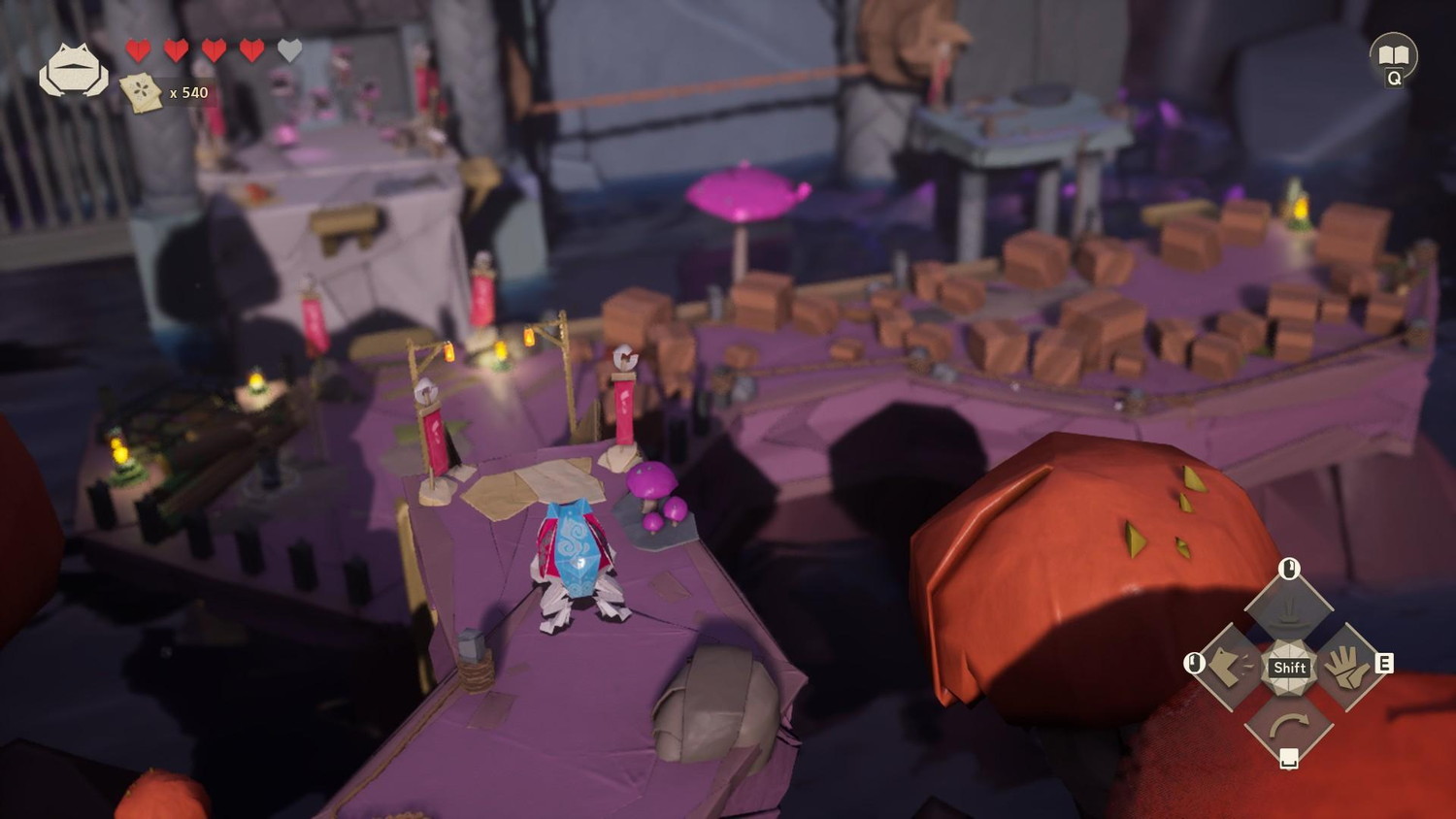Trigger the paper throw attack icon
The height and width of the screenshot is (819, 1456).
tap(1231, 667)
